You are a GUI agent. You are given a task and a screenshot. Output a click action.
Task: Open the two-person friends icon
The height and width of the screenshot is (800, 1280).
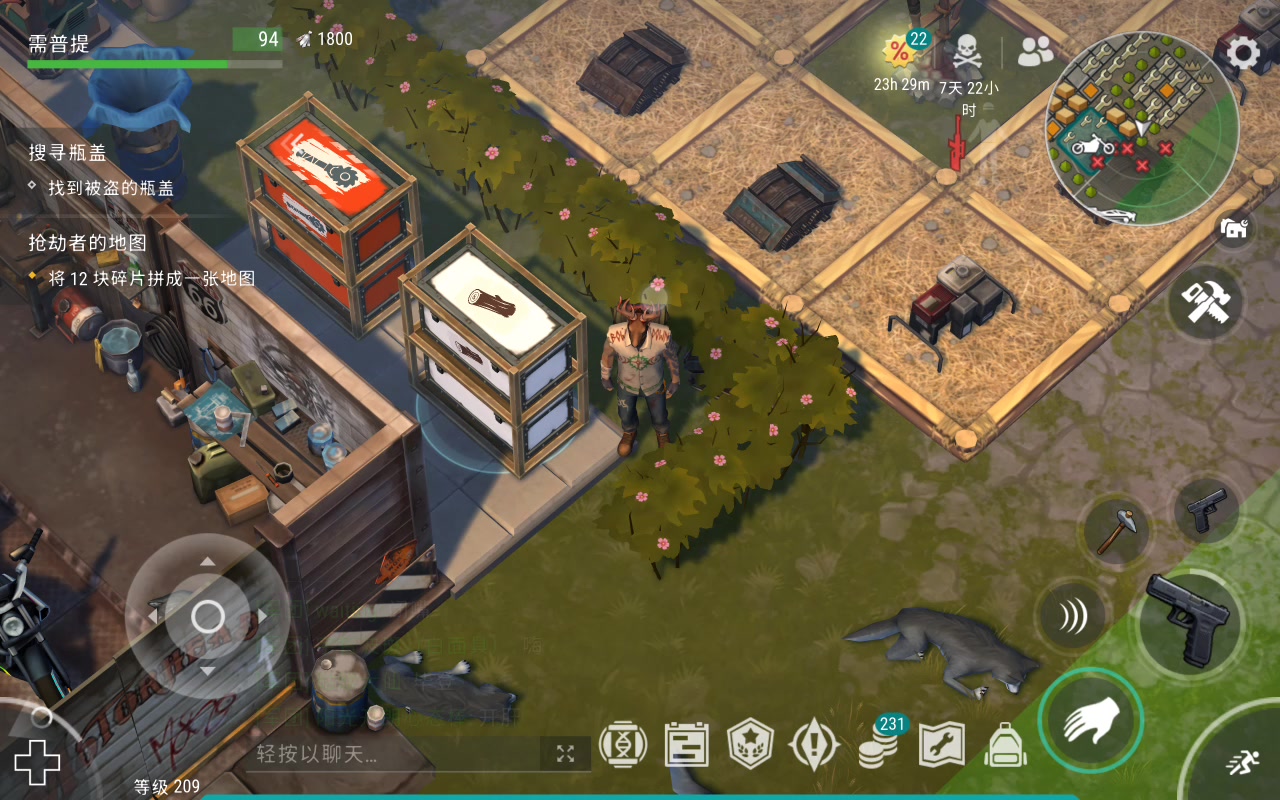(x=1036, y=51)
